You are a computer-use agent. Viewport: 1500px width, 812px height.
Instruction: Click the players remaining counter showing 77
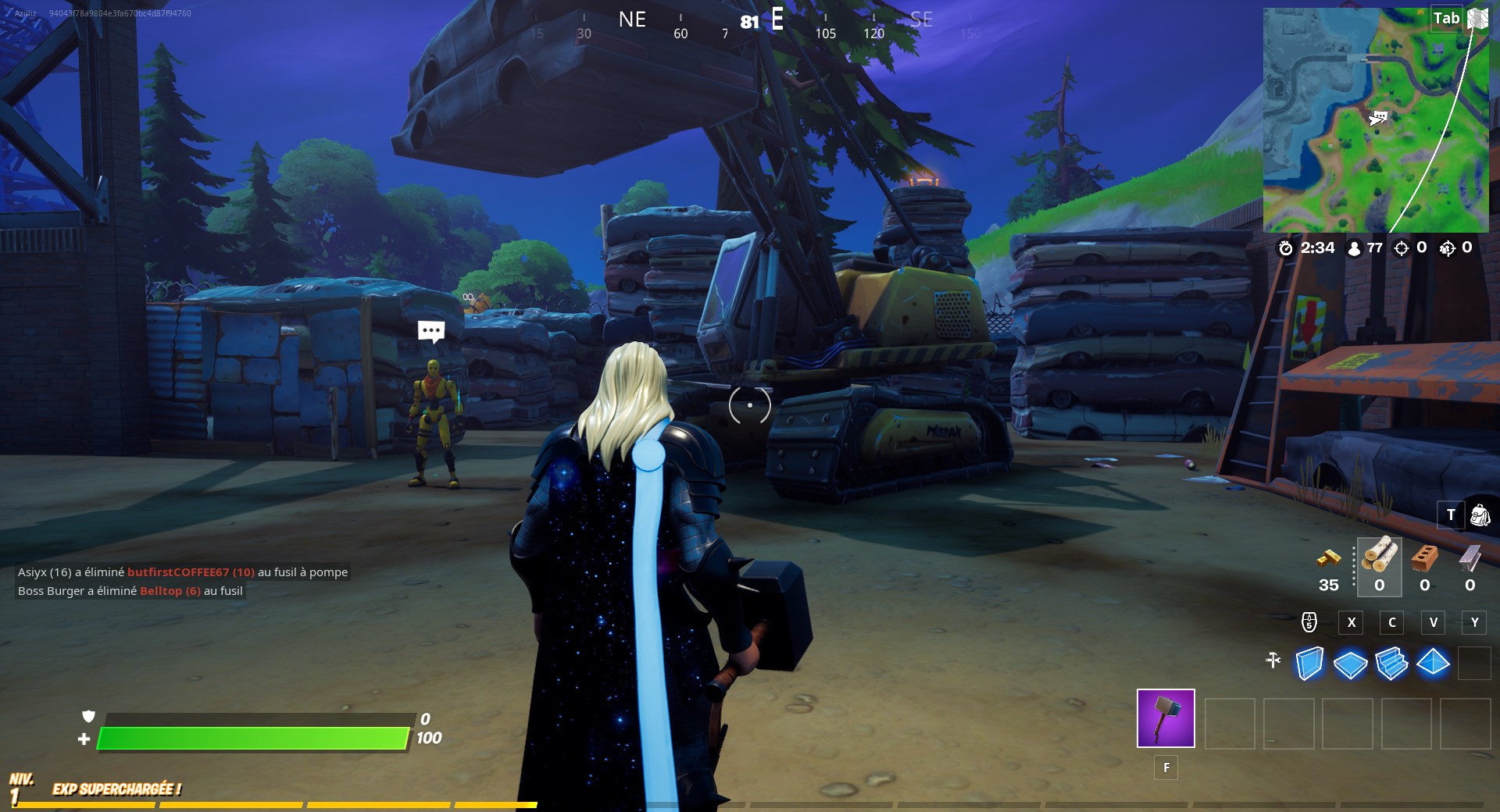coord(1365,248)
